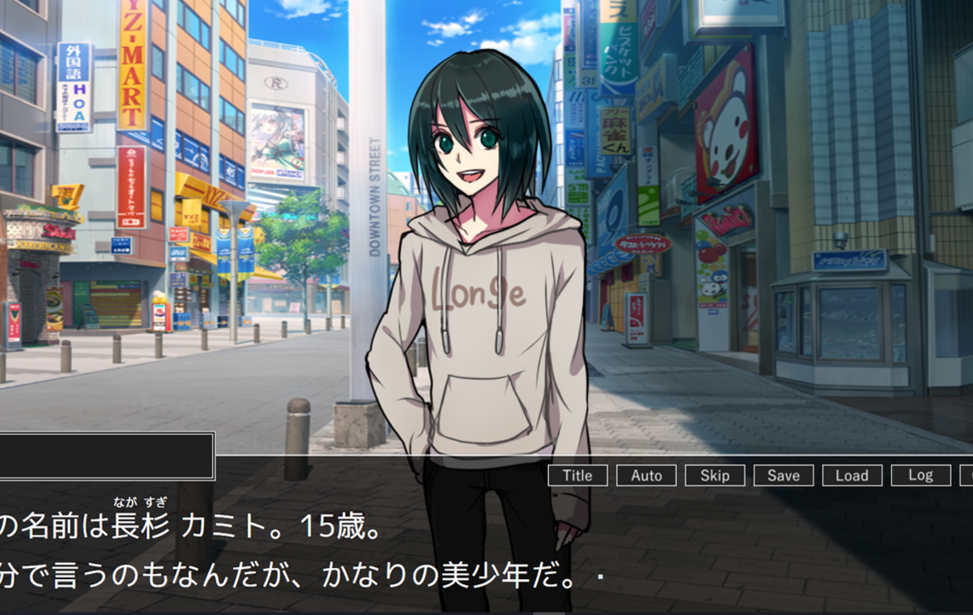The height and width of the screenshot is (615, 973).
Task: Open the Save menu
Action: [x=783, y=476]
